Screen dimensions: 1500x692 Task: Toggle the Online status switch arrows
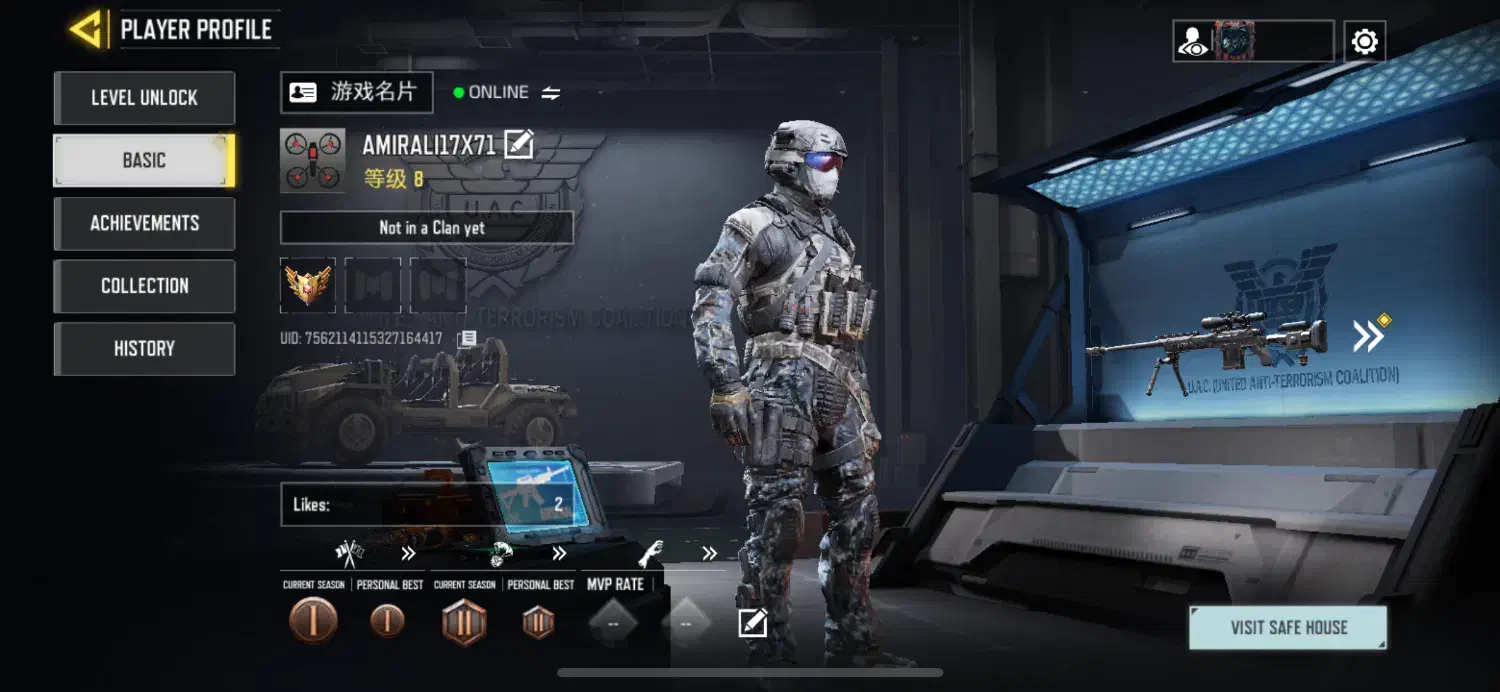[551, 93]
